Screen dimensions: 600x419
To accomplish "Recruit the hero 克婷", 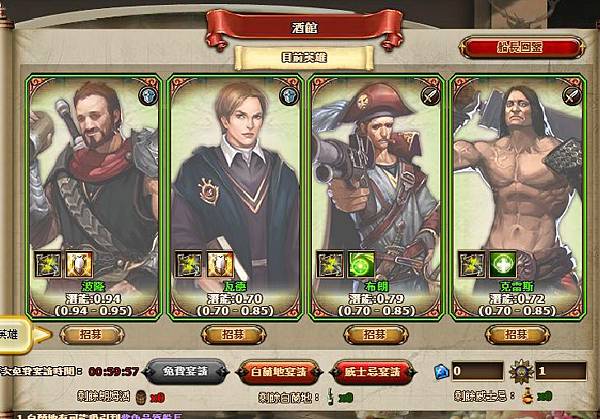I will click(x=231, y=333).
